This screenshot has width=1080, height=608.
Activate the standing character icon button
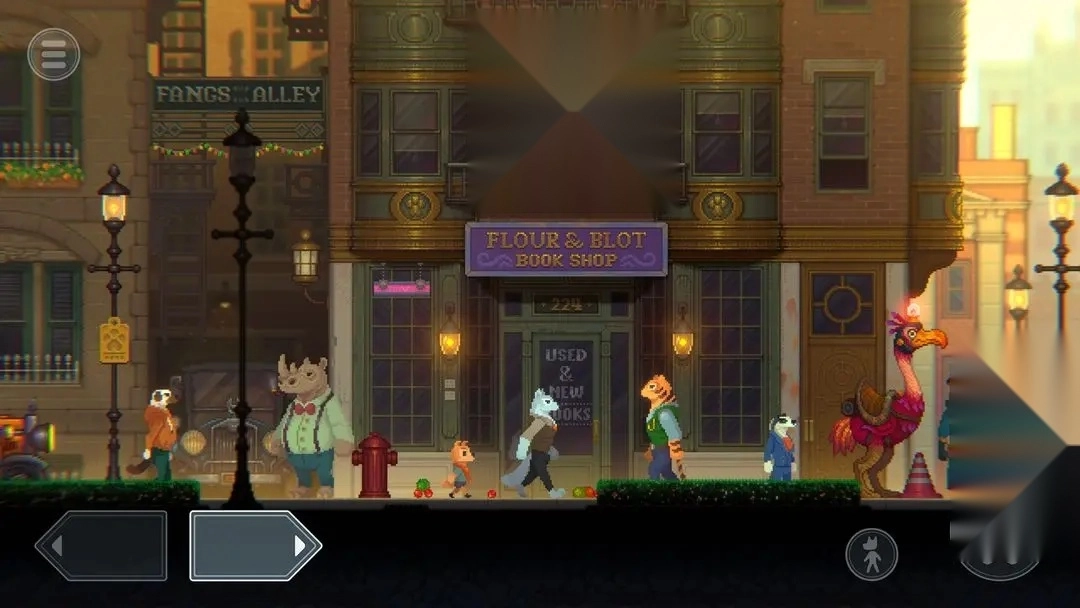(871, 553)
